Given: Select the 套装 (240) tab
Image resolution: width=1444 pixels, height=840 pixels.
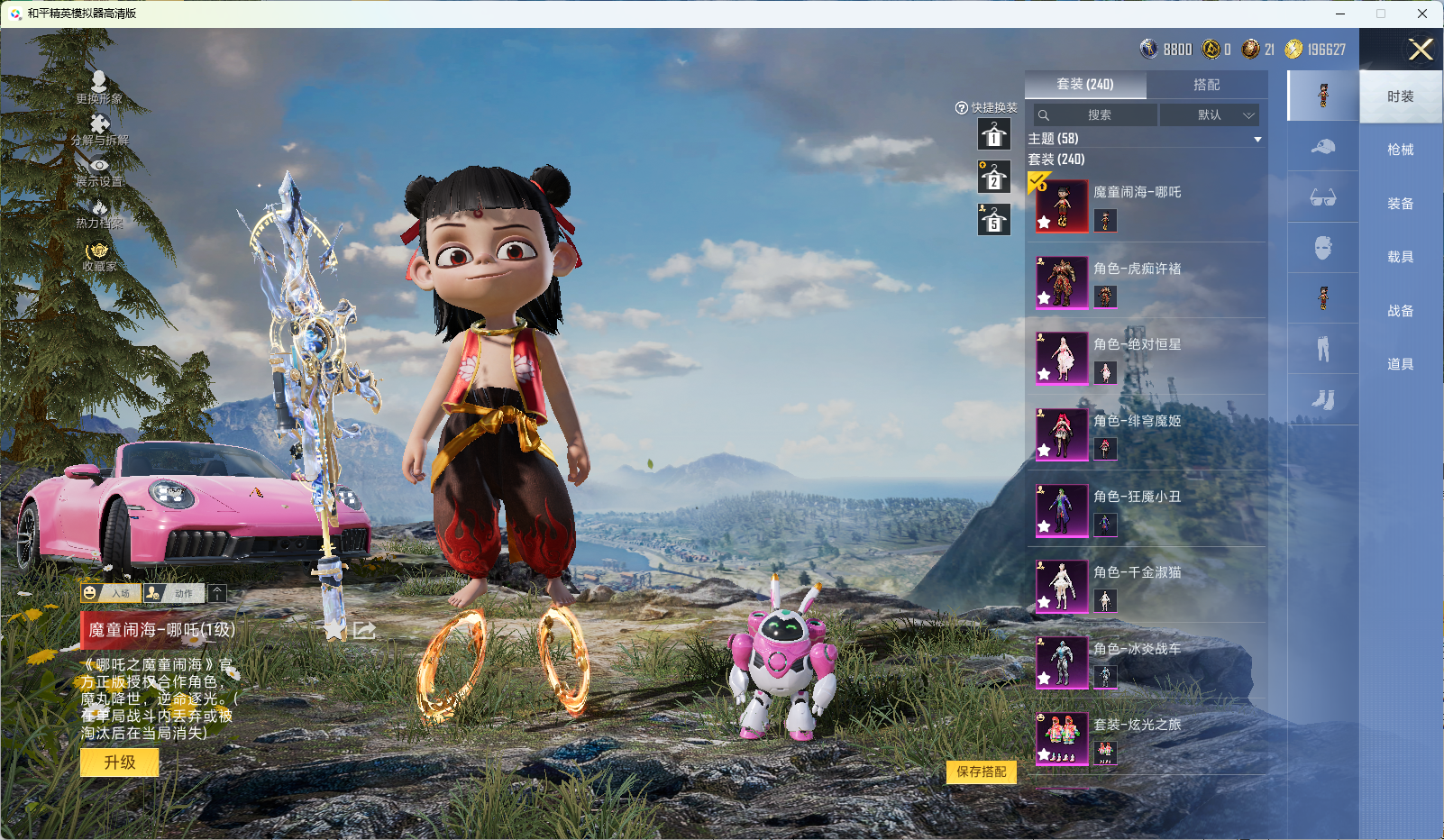Looking at the screenshot, I should (1085, 85).
